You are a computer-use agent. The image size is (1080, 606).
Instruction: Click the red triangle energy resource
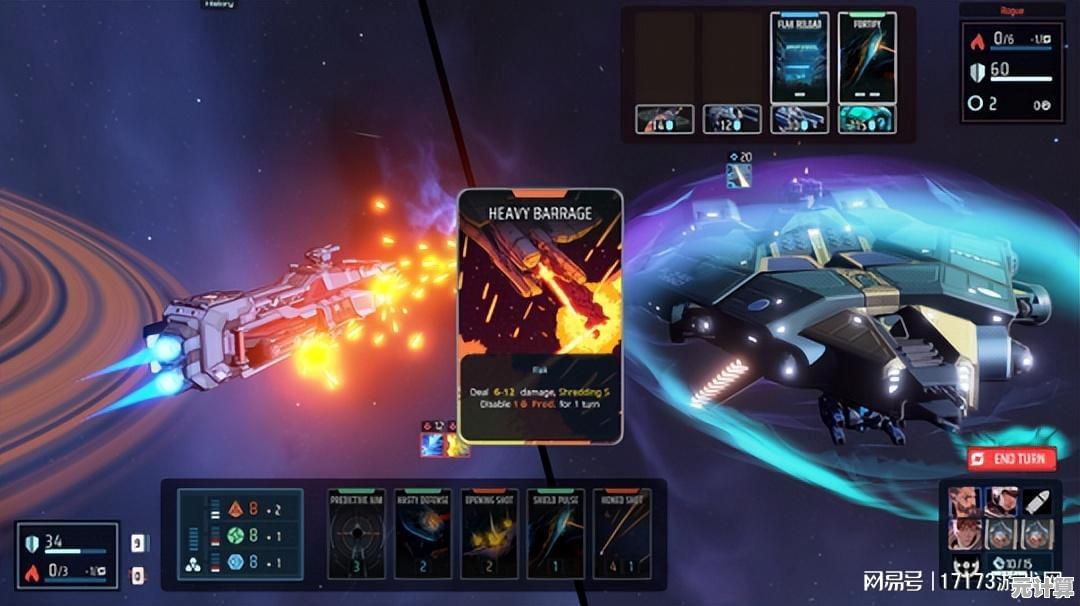click(236, 508)
